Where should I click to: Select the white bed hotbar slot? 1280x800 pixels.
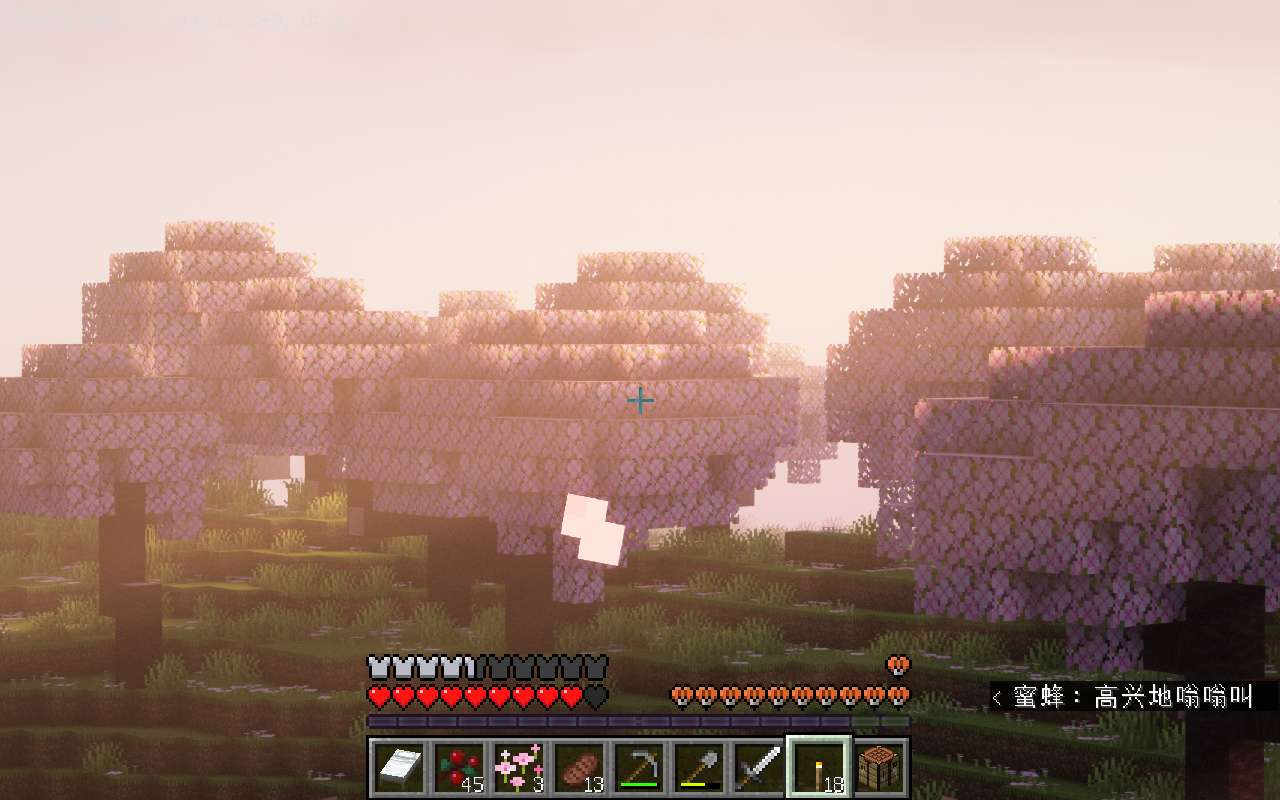[399, 768]
